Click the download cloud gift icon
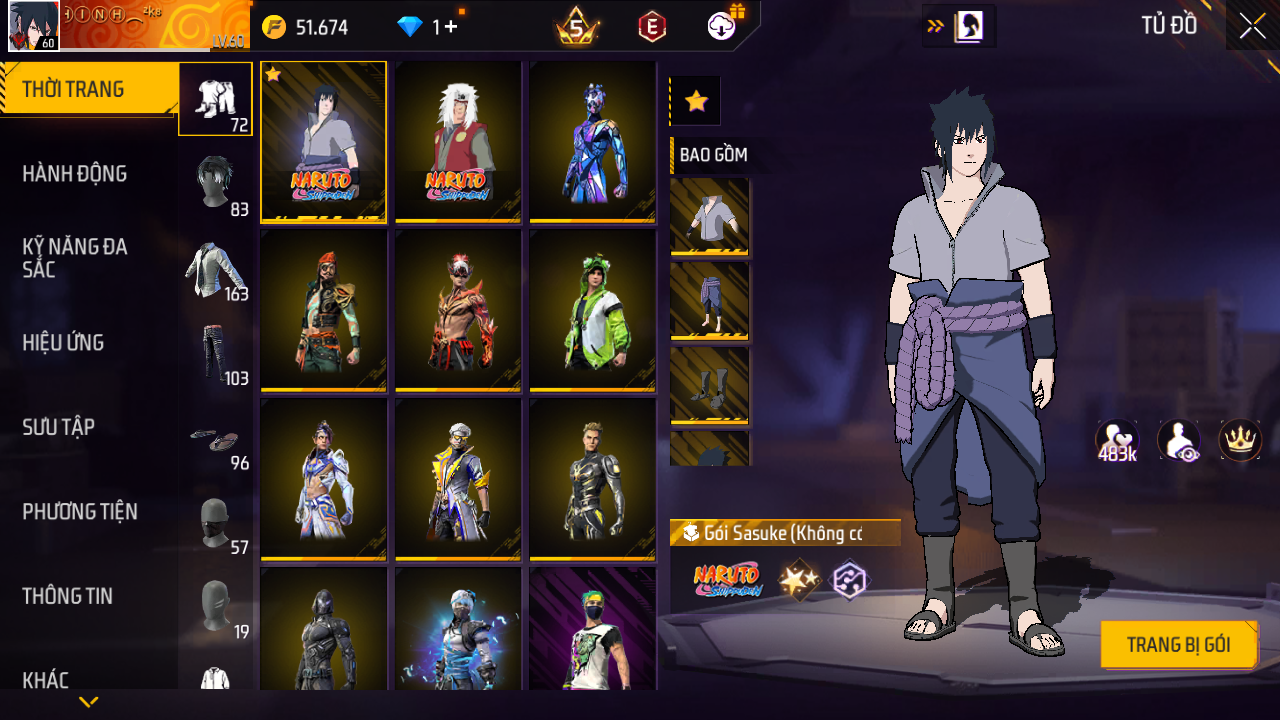Viewport: 1280px width, 720px height. (722, 27)
